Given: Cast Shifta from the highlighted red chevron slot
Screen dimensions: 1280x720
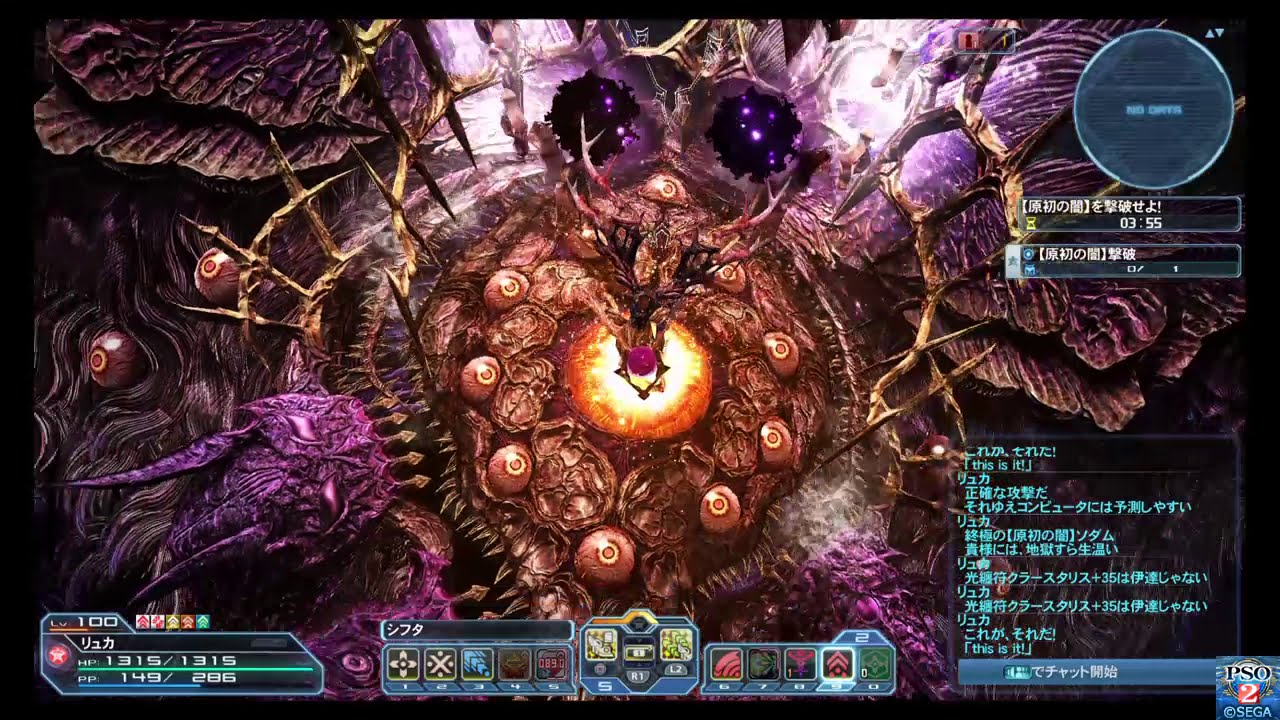Looking at the screenshot, I should click(837, 664).
